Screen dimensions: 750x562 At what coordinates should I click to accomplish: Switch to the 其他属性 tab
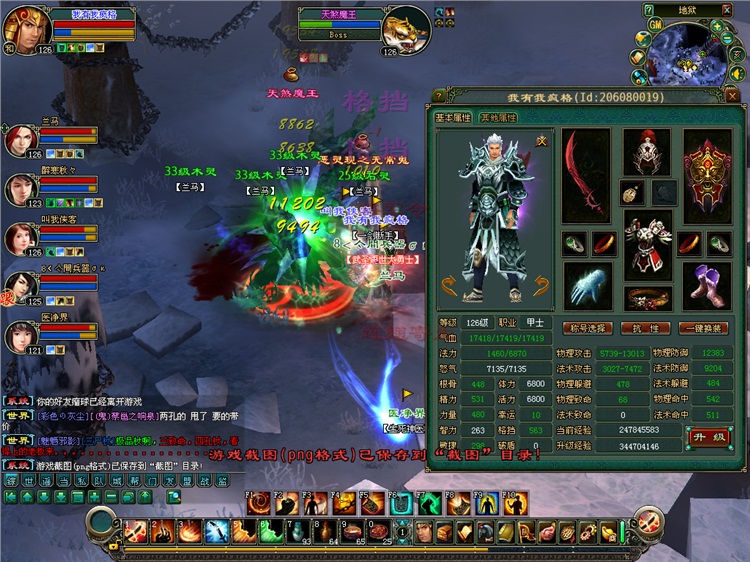(498, 118)
